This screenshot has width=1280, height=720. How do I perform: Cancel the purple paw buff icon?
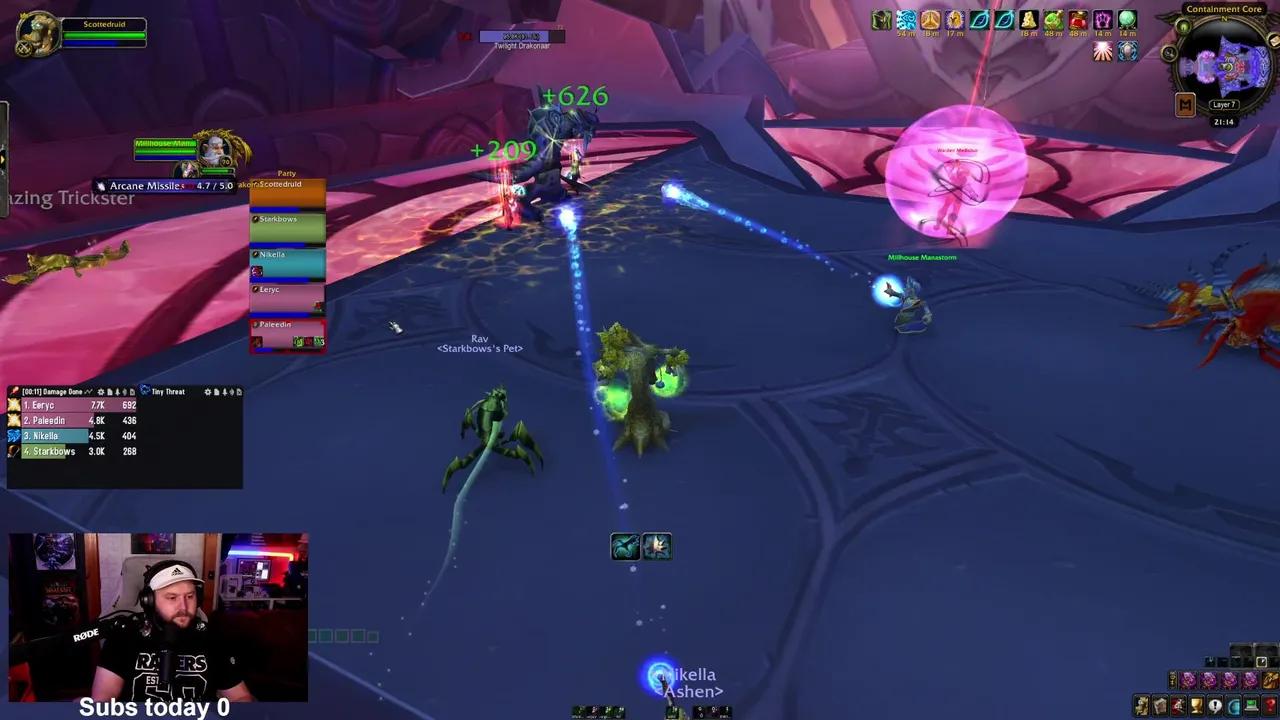pos(1101,20)
